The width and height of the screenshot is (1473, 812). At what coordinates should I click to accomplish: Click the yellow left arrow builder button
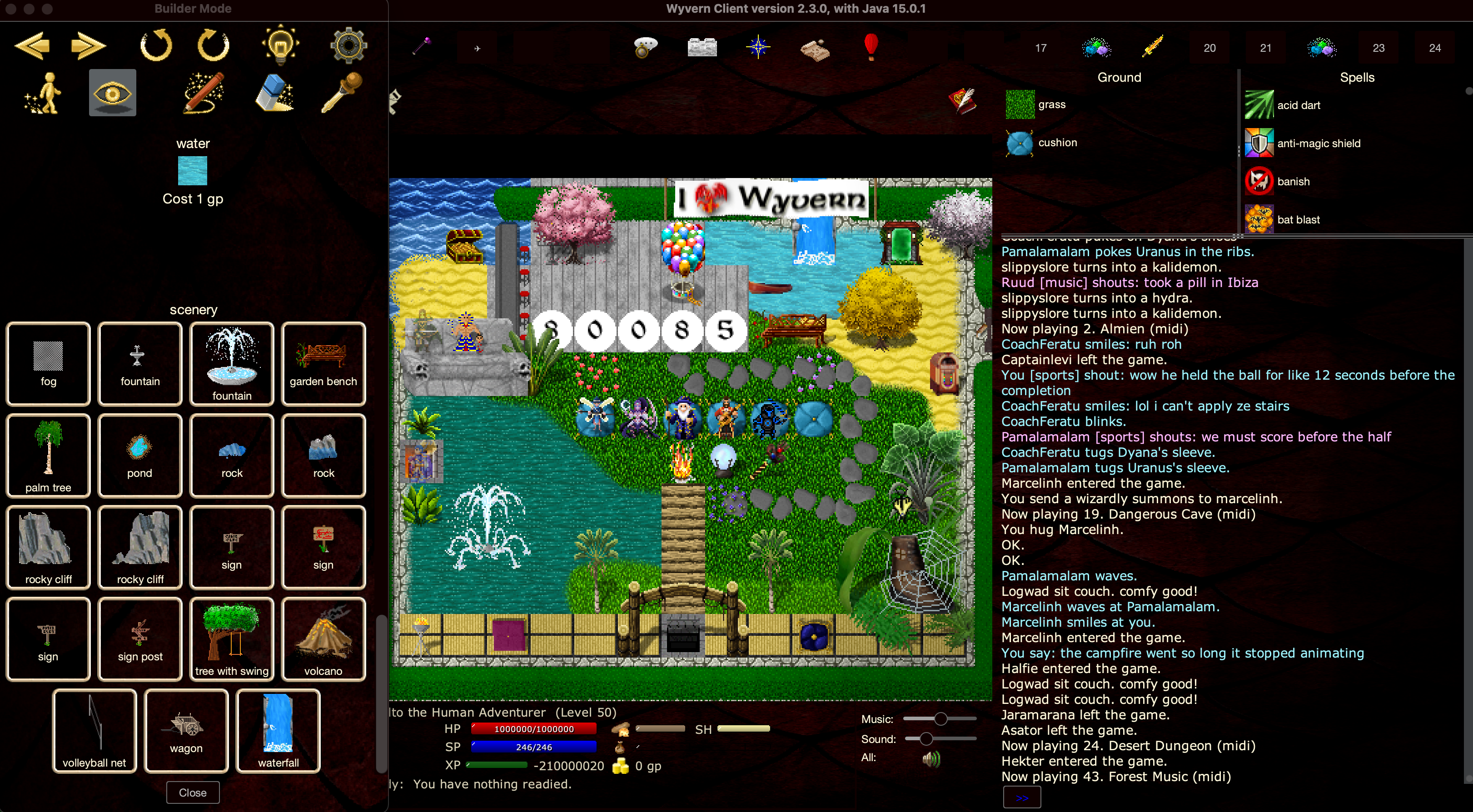[x=32, y=46]
